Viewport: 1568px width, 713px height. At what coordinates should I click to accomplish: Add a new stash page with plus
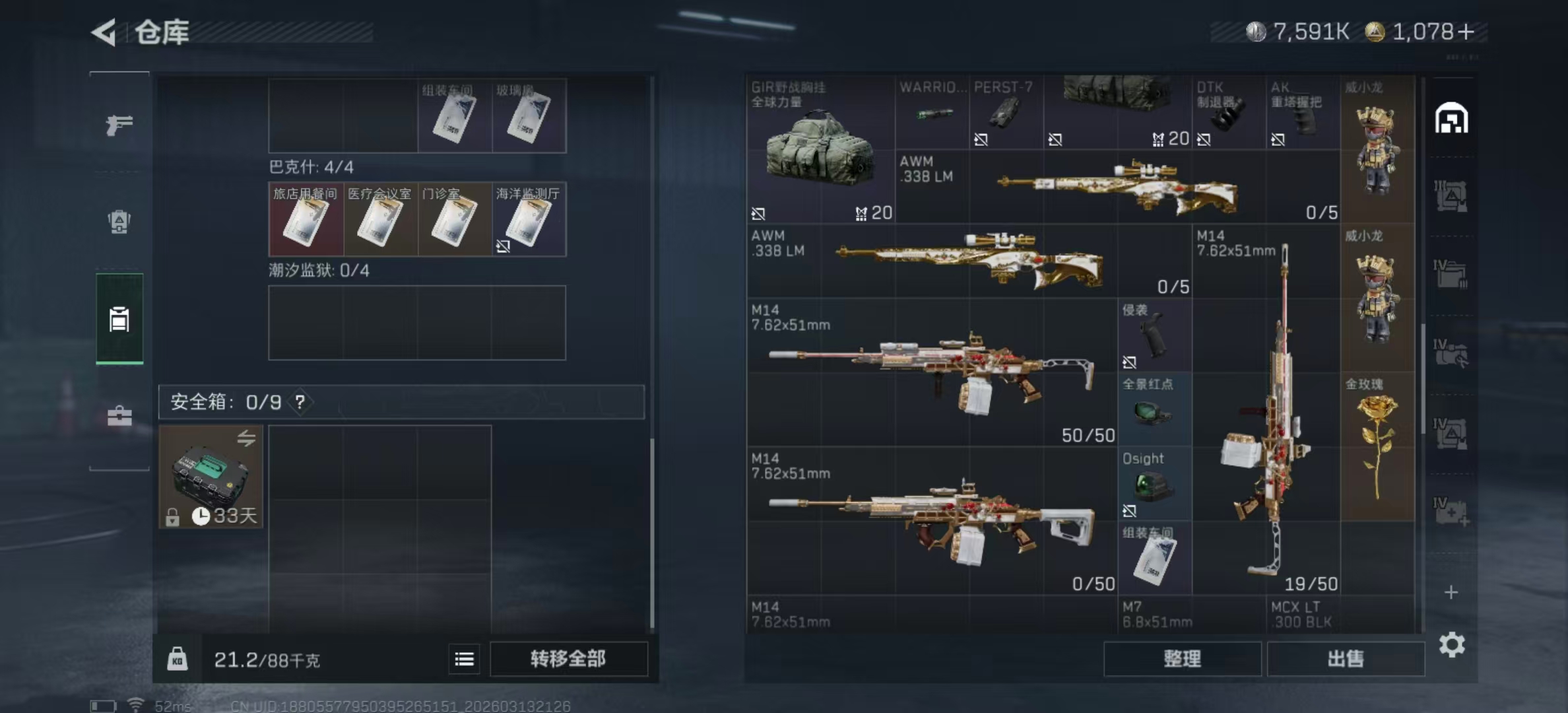click(1451, 592)
